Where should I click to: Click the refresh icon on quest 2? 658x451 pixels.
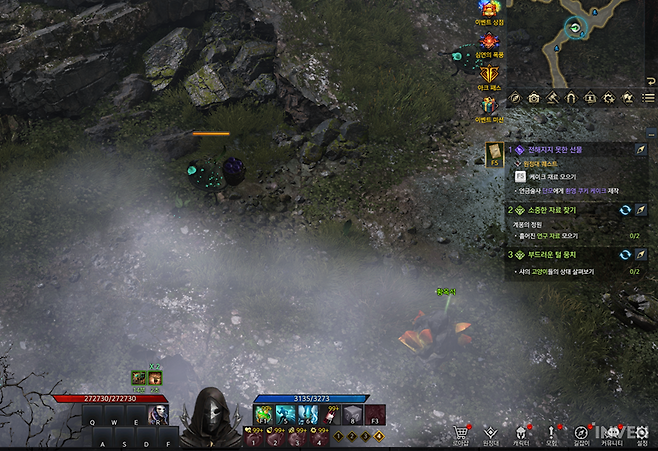click(x=625, y=211)
